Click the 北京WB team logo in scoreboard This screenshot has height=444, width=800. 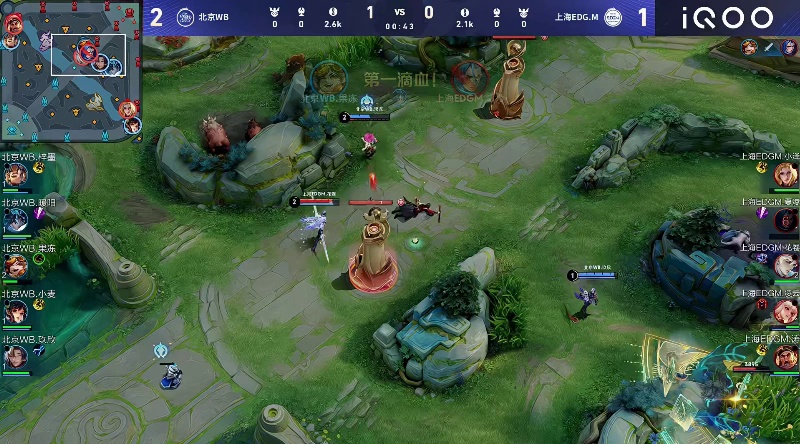pyautogui.click(x=186, y=17)
